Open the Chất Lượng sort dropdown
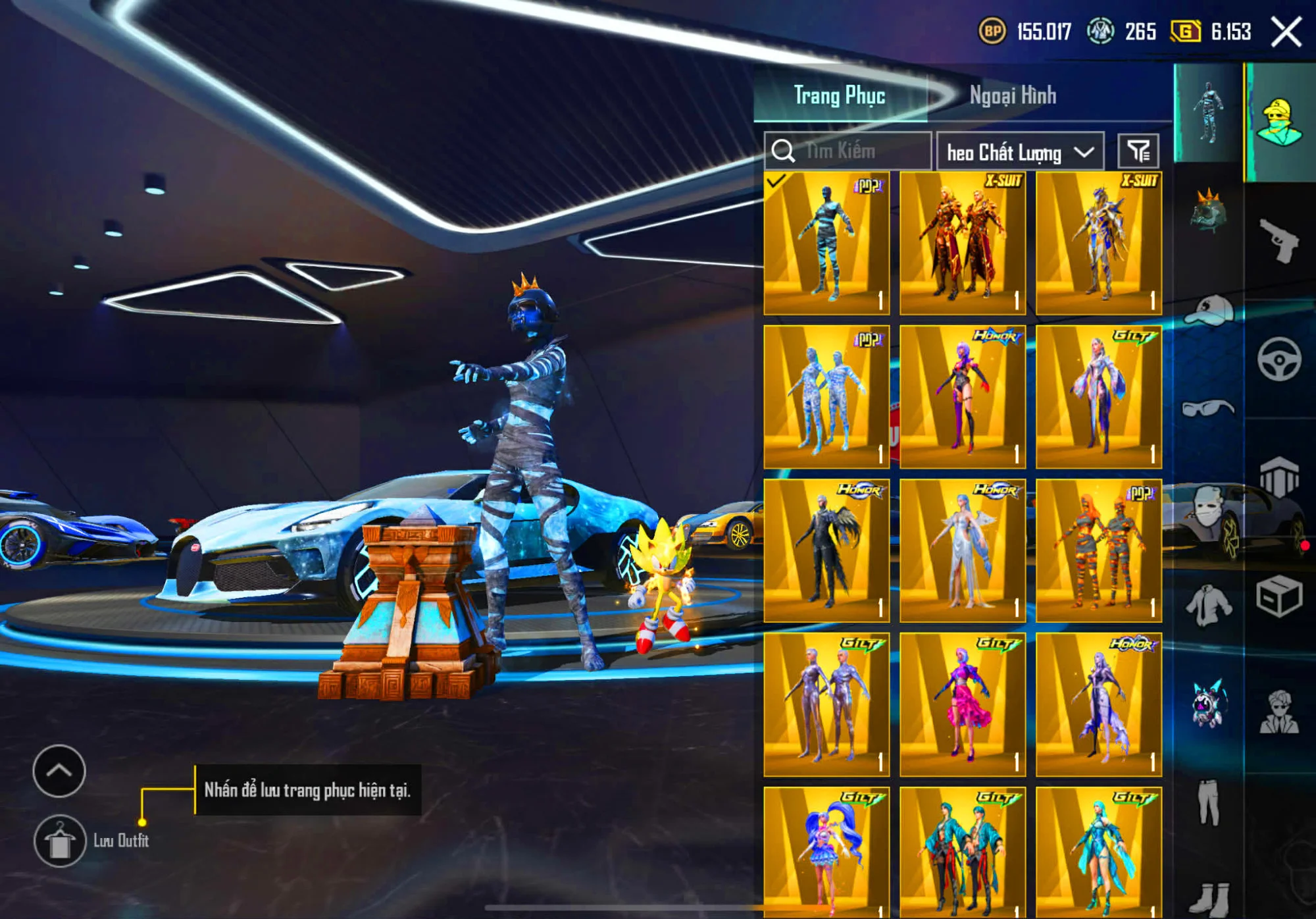 point(1020,152)
